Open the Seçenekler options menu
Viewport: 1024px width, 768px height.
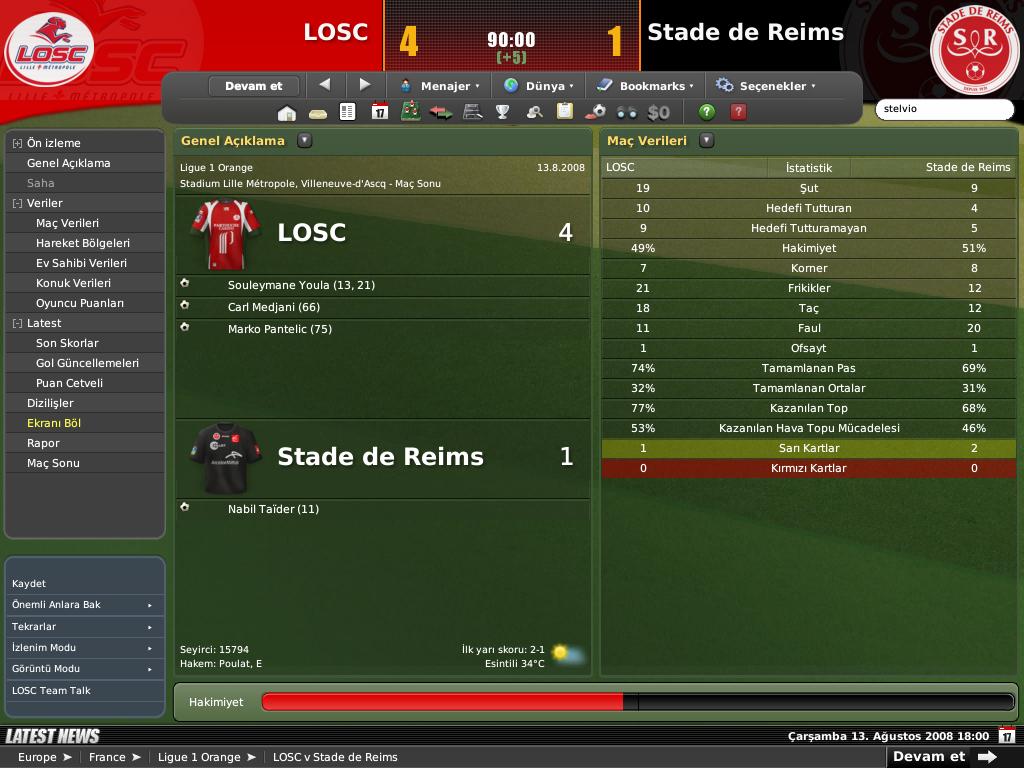(x=766, y=86)
